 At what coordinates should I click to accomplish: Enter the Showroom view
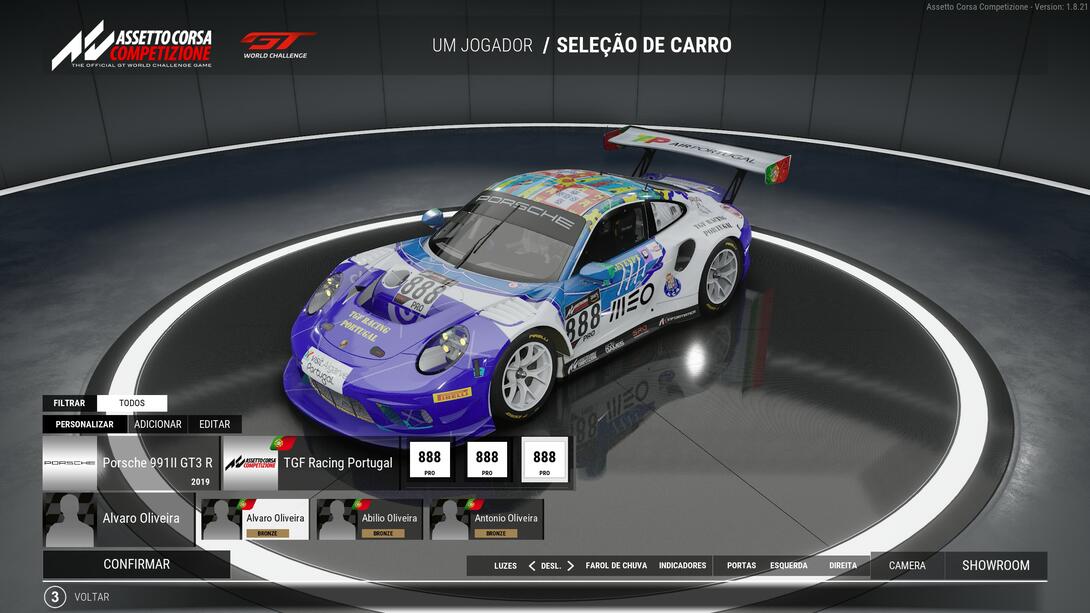pos(995,565)
